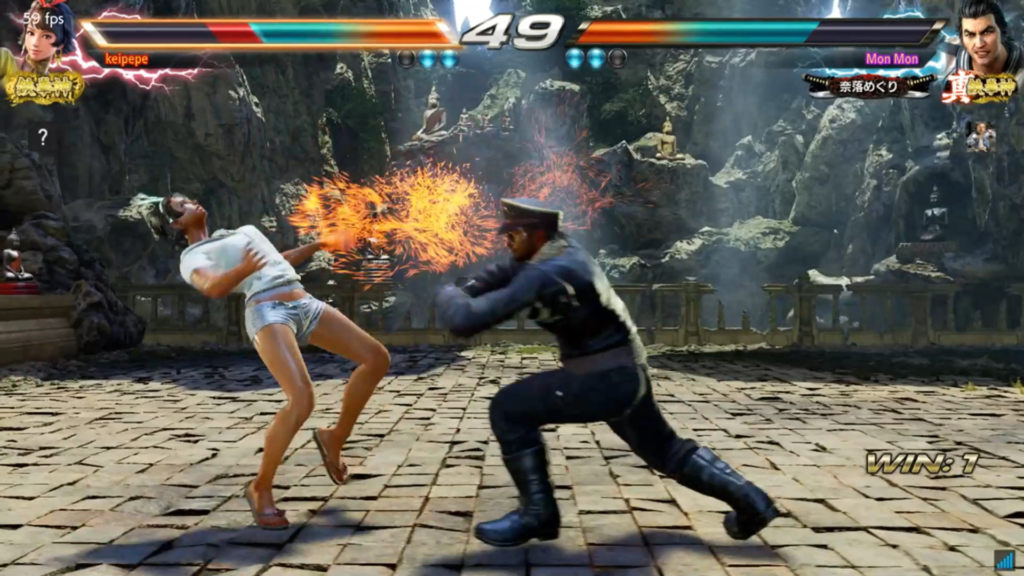1024x576 pixels.
Task: Click the 奈落めくり title plate
Action: pos(870,85)
